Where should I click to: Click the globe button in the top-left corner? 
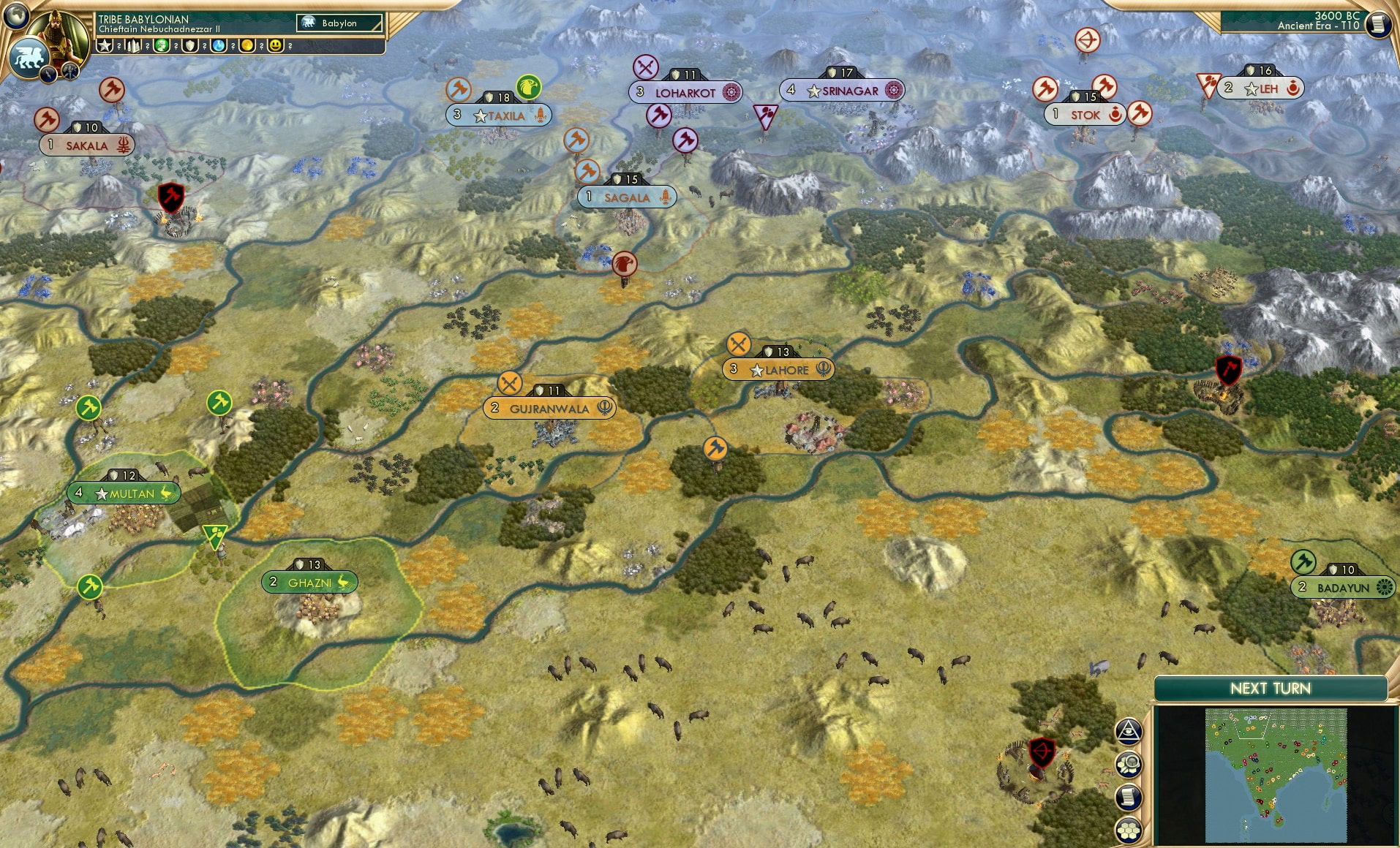point(15,15)
